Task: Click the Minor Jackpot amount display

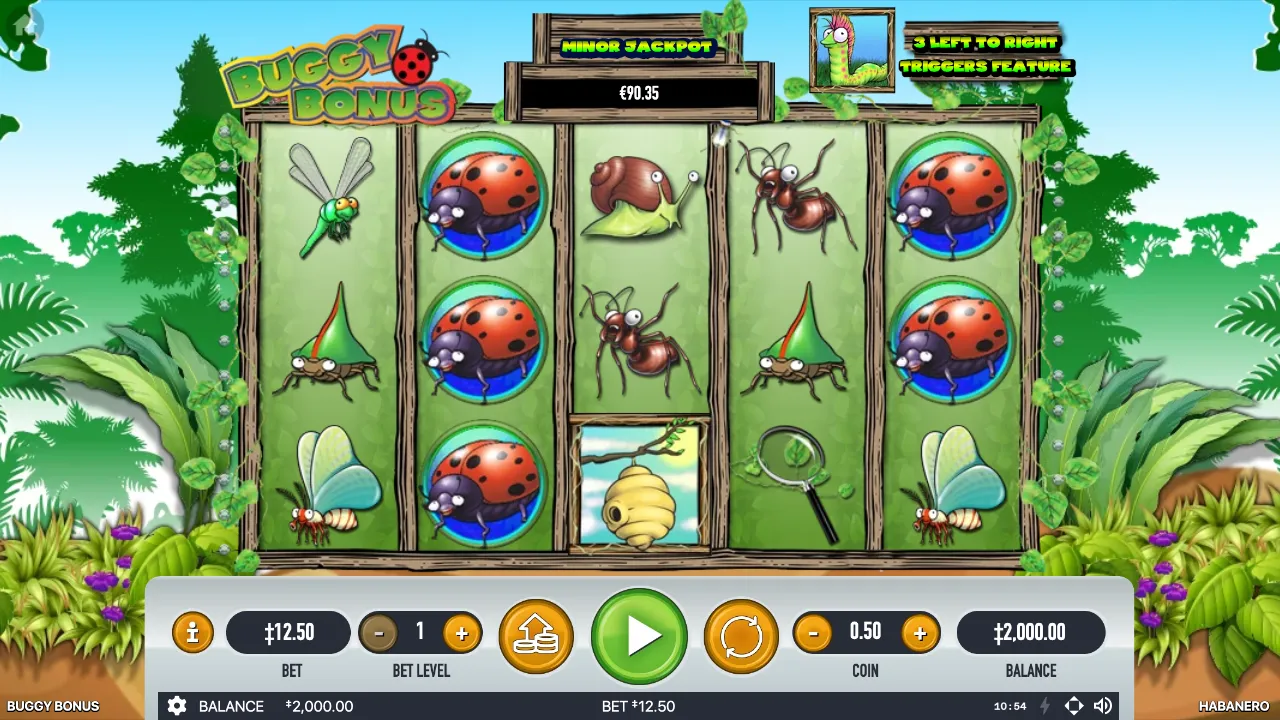Action: coord(640,93)
